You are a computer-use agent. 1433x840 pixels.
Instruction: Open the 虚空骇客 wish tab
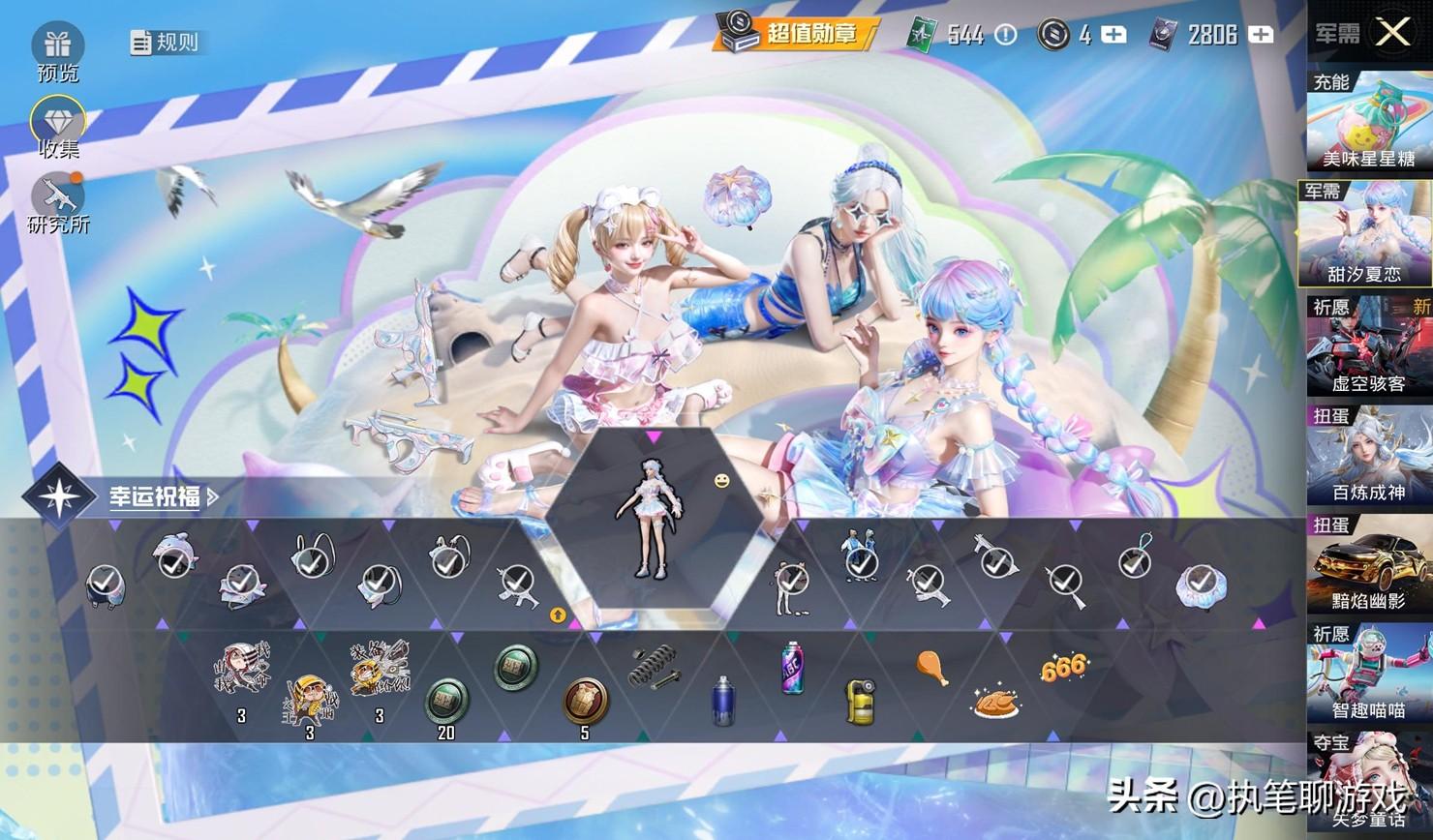pos(1368,346)
